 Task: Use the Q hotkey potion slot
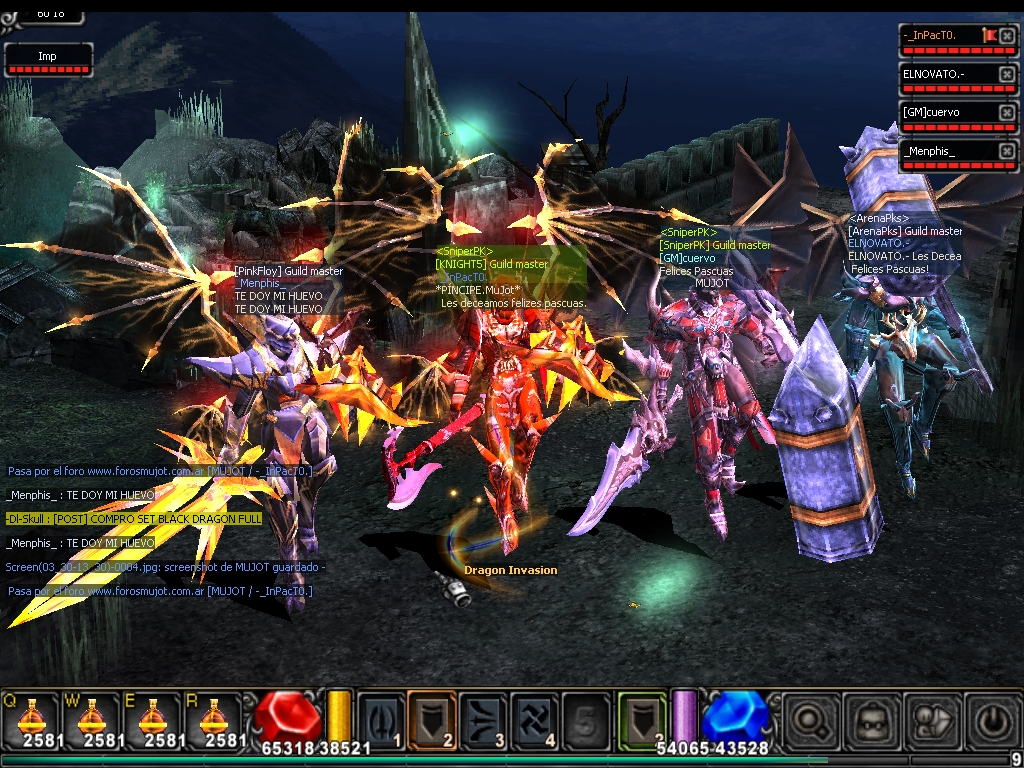point(29,719)
